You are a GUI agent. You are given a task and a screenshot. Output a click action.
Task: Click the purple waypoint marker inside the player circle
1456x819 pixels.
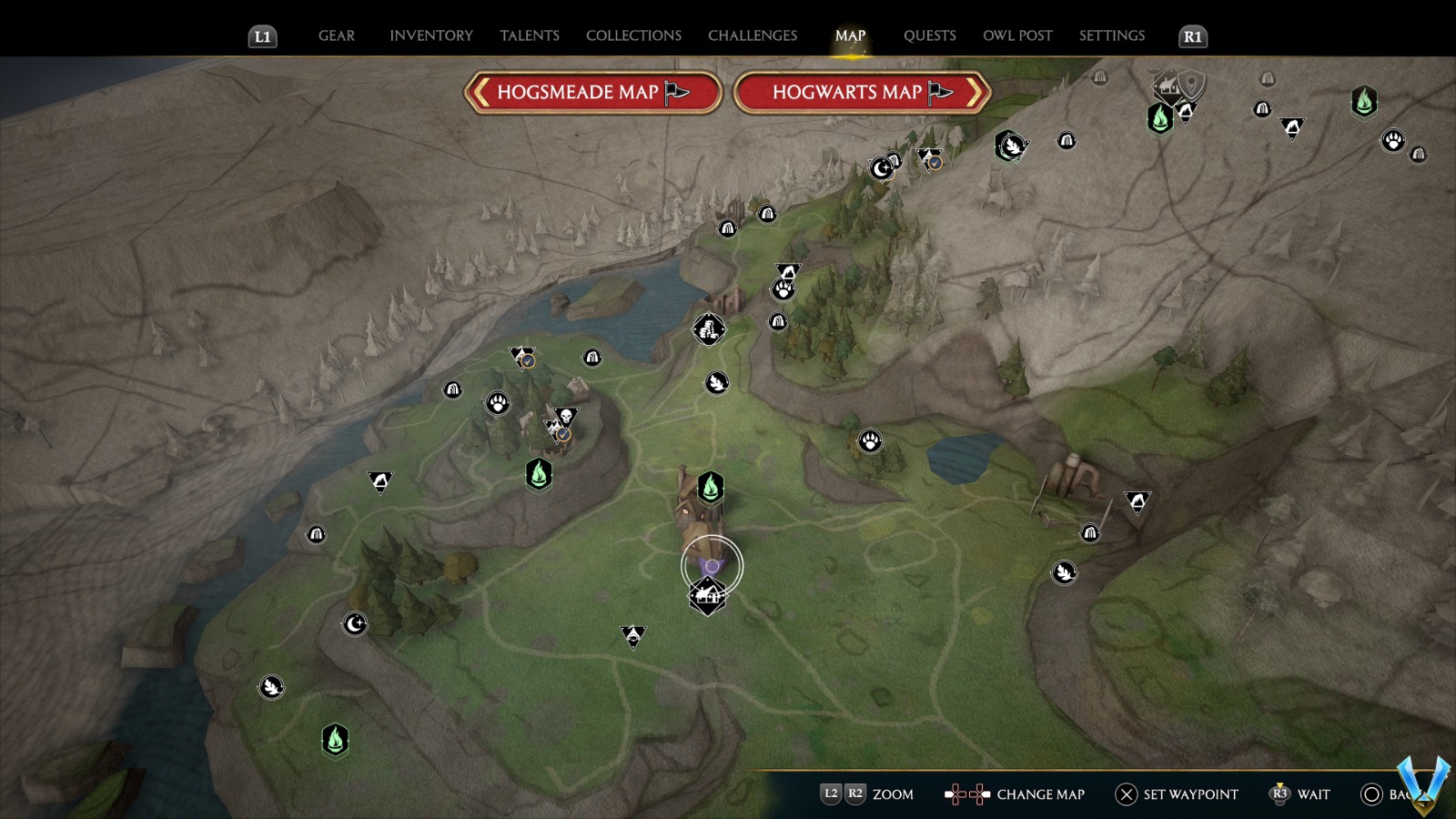pyautogui.click(x=711, y=563)
